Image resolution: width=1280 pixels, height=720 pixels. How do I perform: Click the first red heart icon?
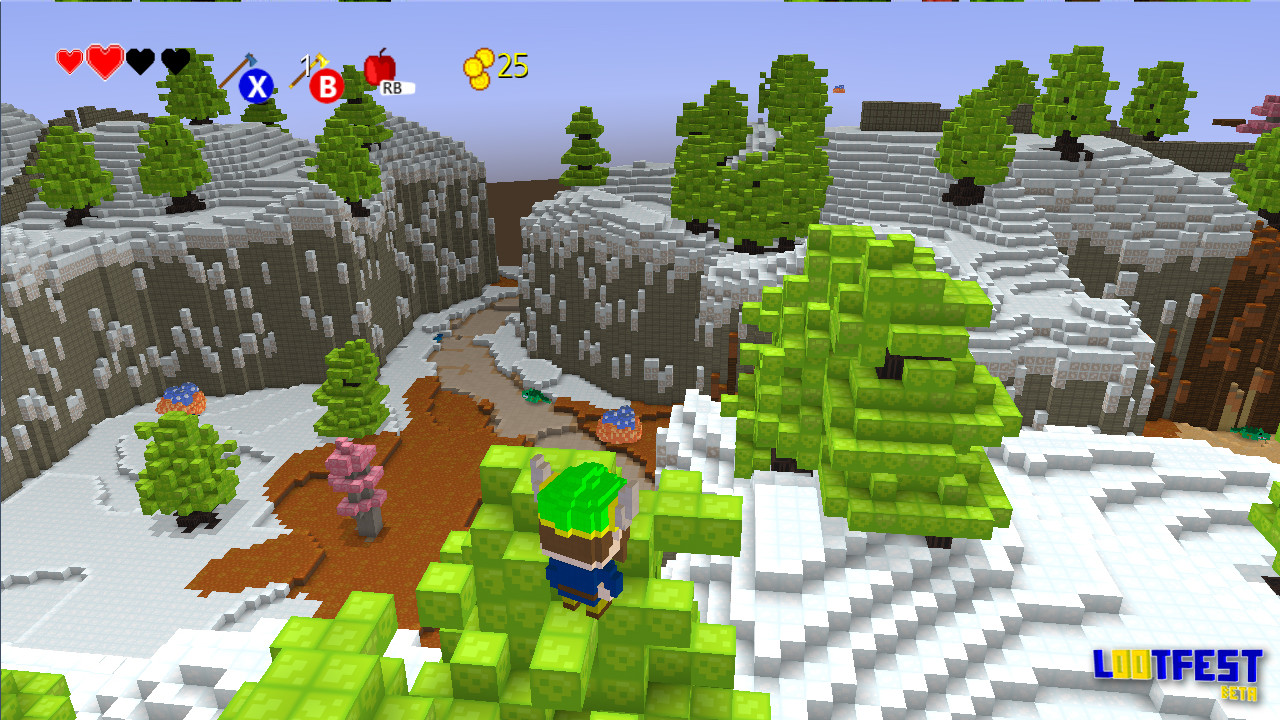70,60
